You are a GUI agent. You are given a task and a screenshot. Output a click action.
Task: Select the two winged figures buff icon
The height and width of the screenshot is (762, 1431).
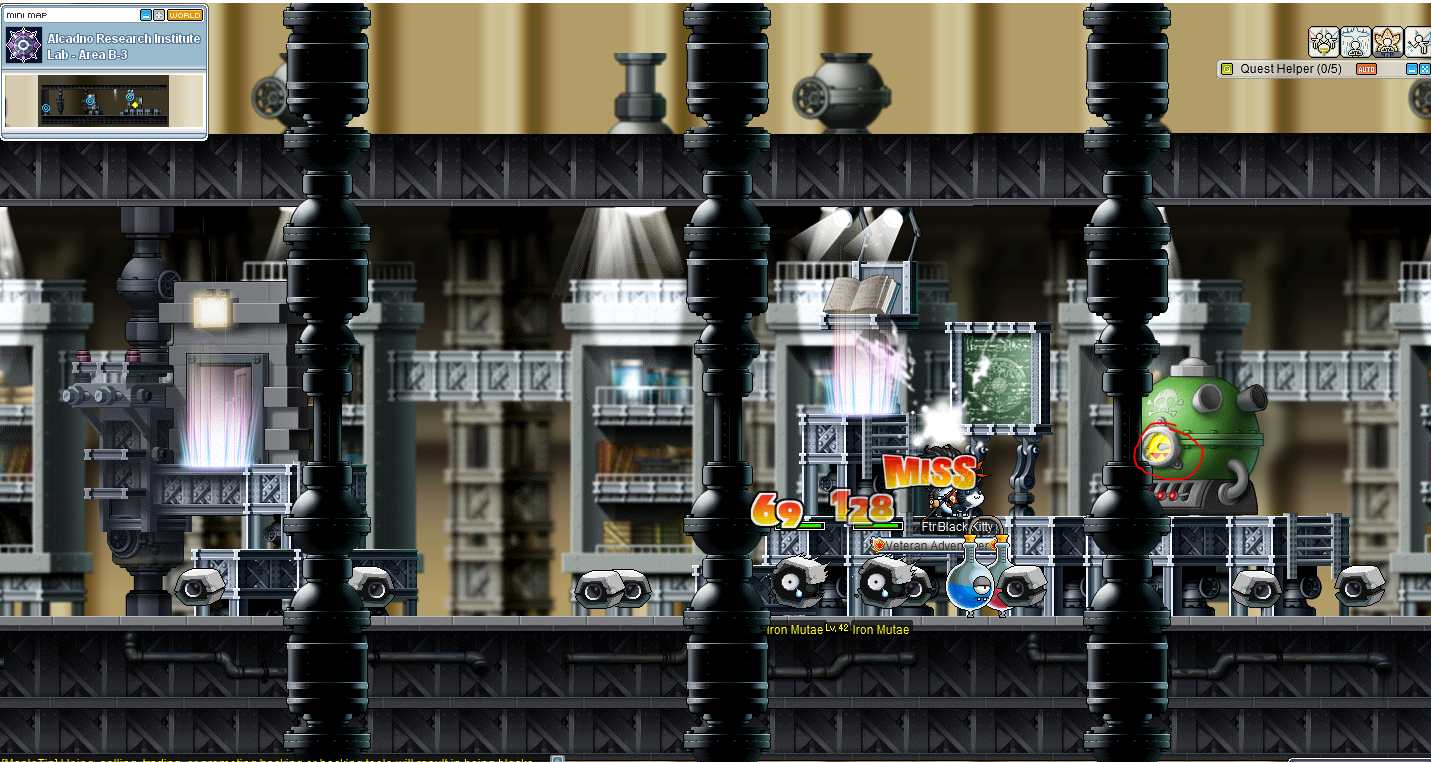point(1323,42)
